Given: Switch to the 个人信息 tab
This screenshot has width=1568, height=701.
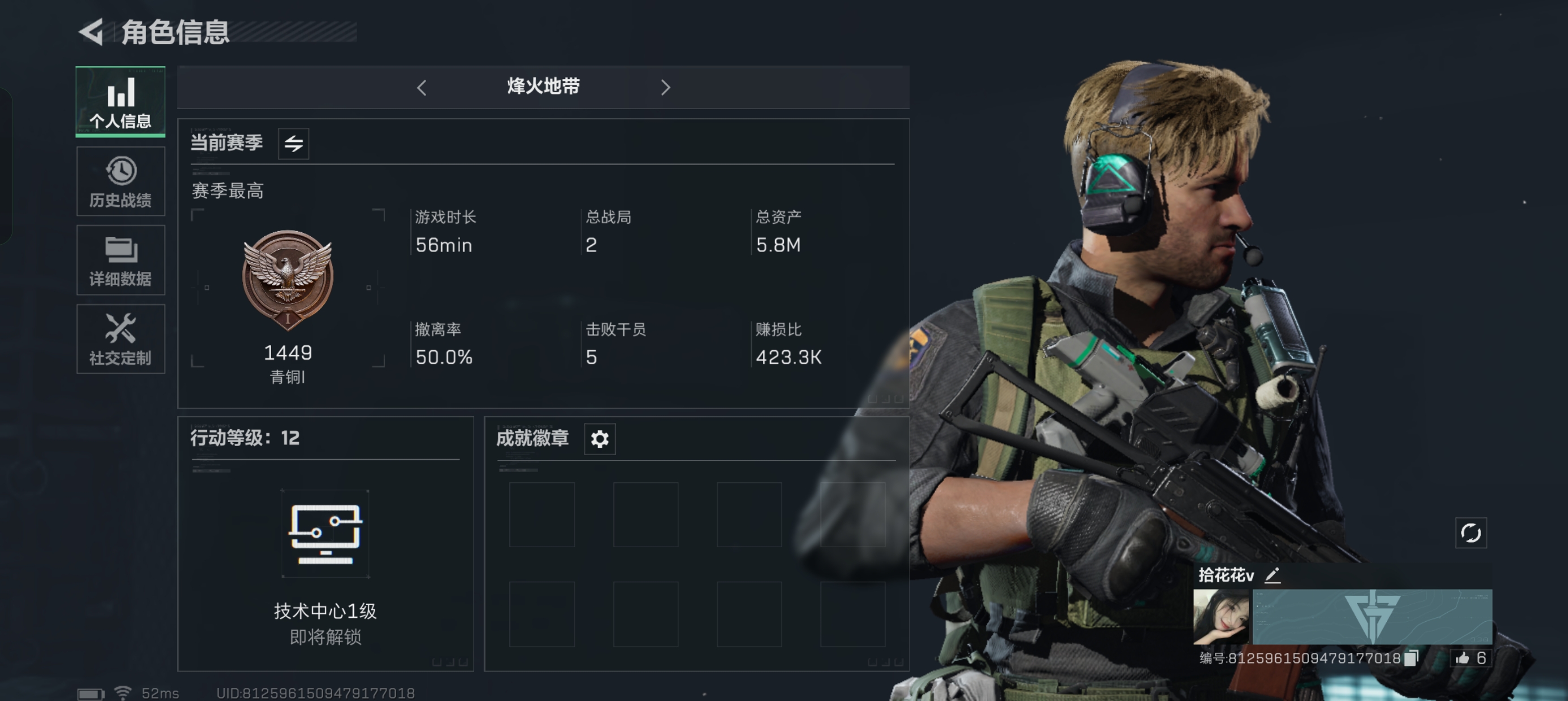Looking at the screenshot, I should point(120,102).
